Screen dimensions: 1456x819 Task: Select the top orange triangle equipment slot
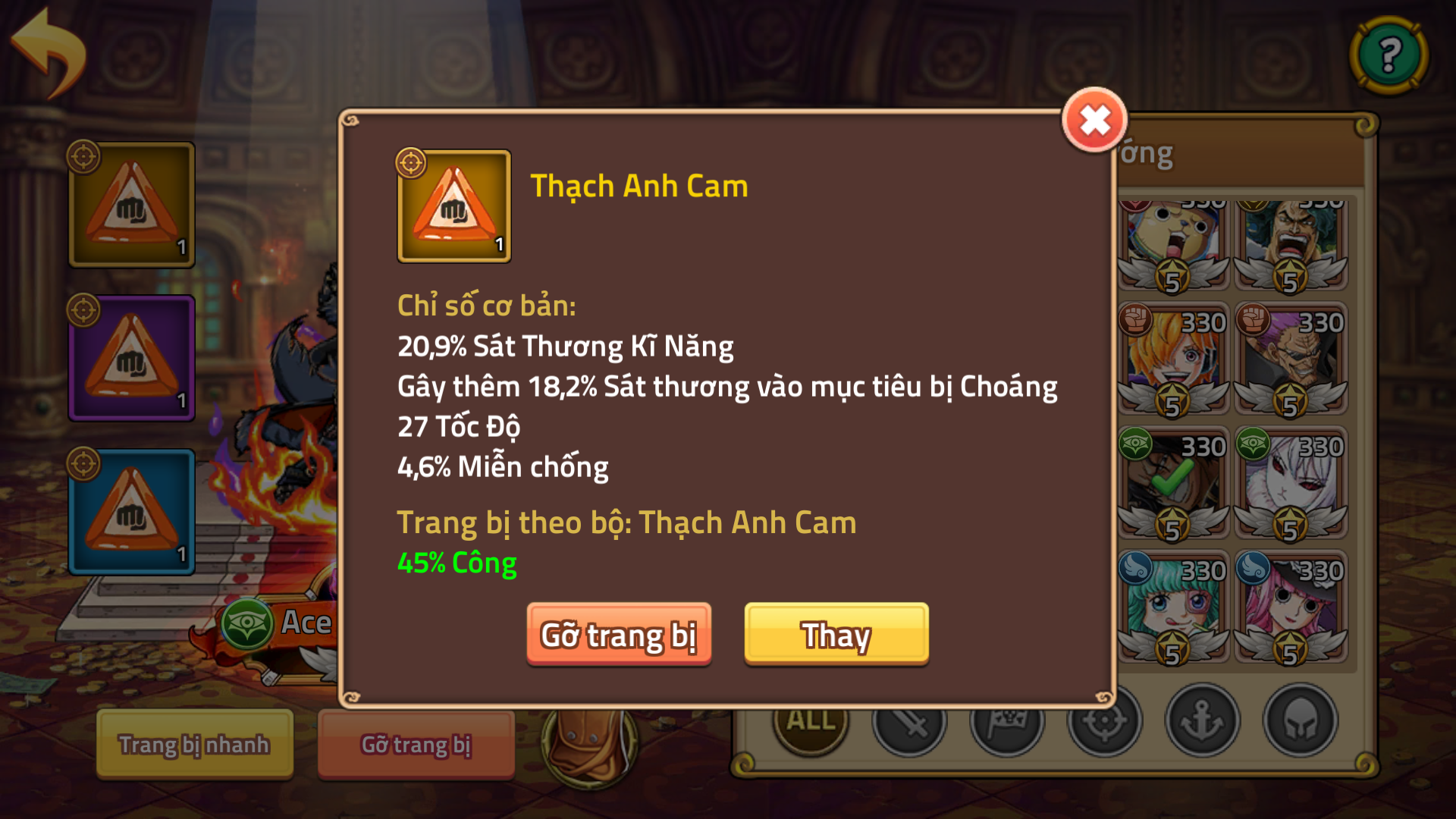(x=131, y=205)
